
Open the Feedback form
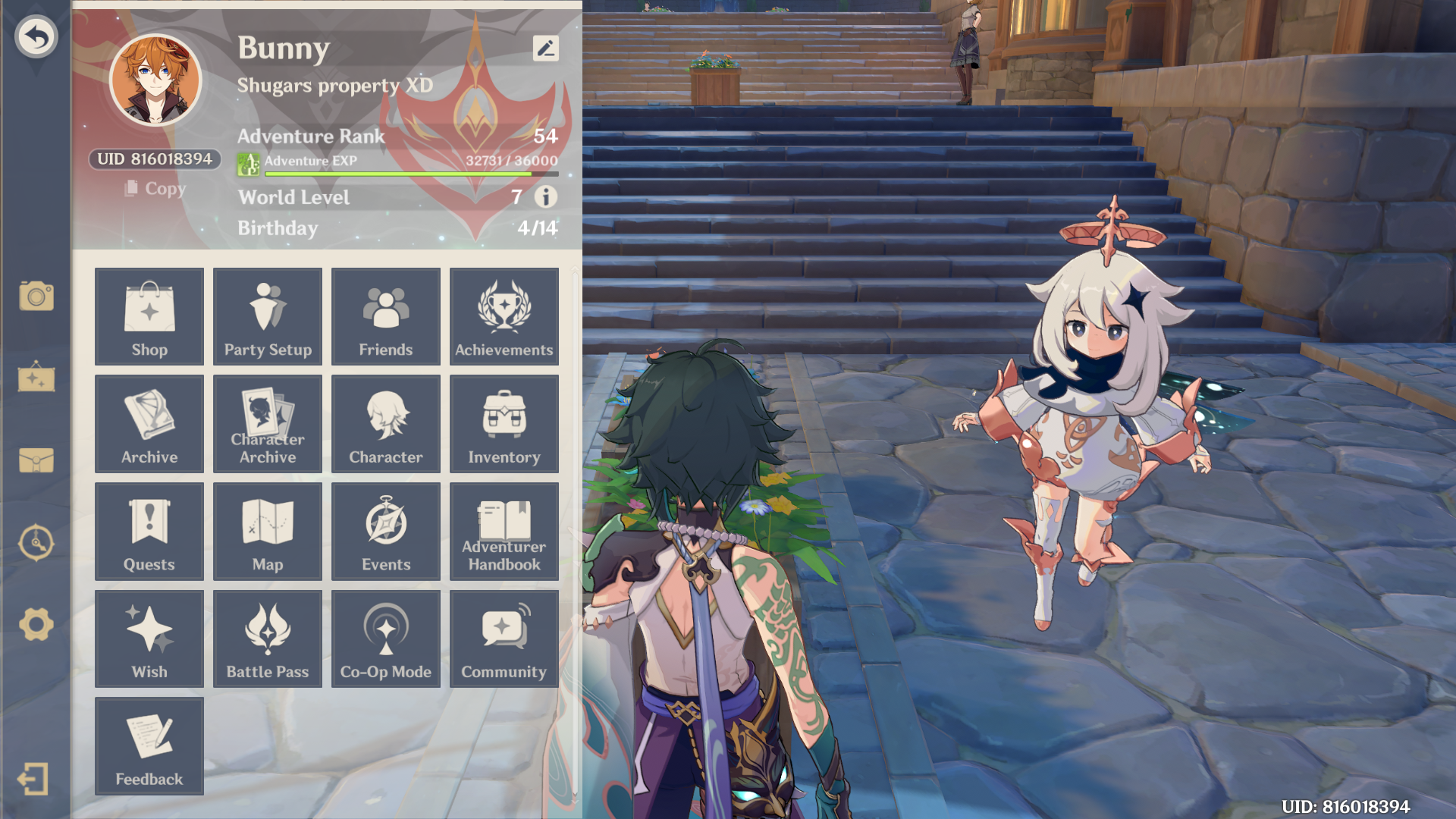point(149,746)
